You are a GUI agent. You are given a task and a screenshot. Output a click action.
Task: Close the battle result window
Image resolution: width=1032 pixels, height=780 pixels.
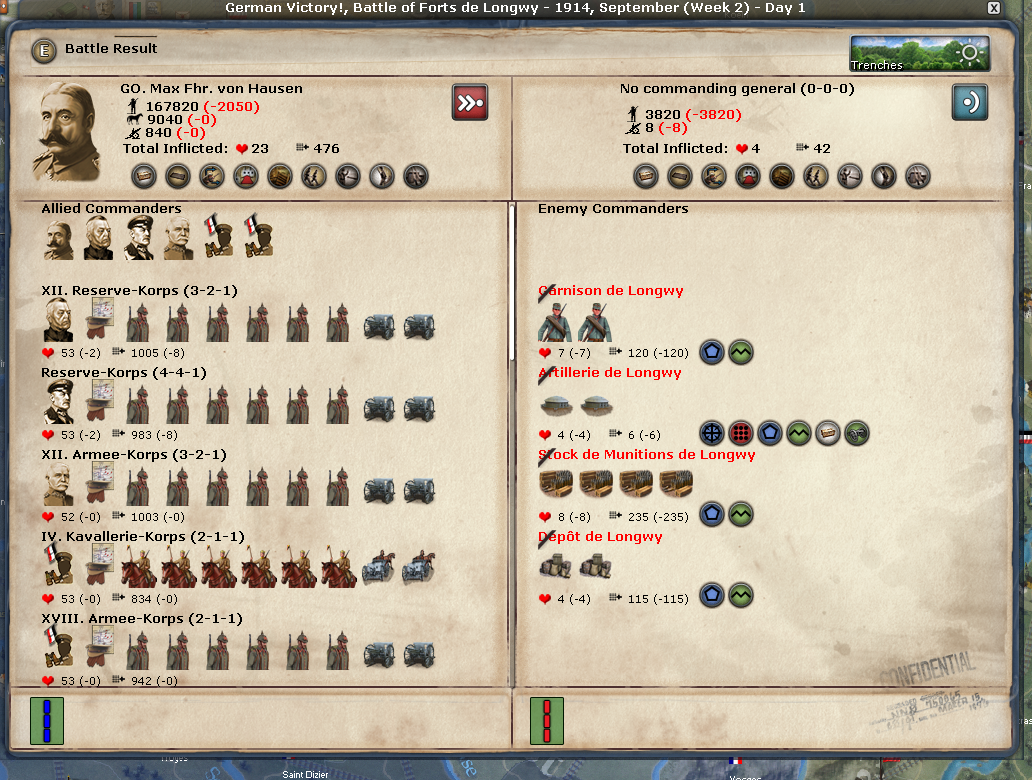[993, 8]
